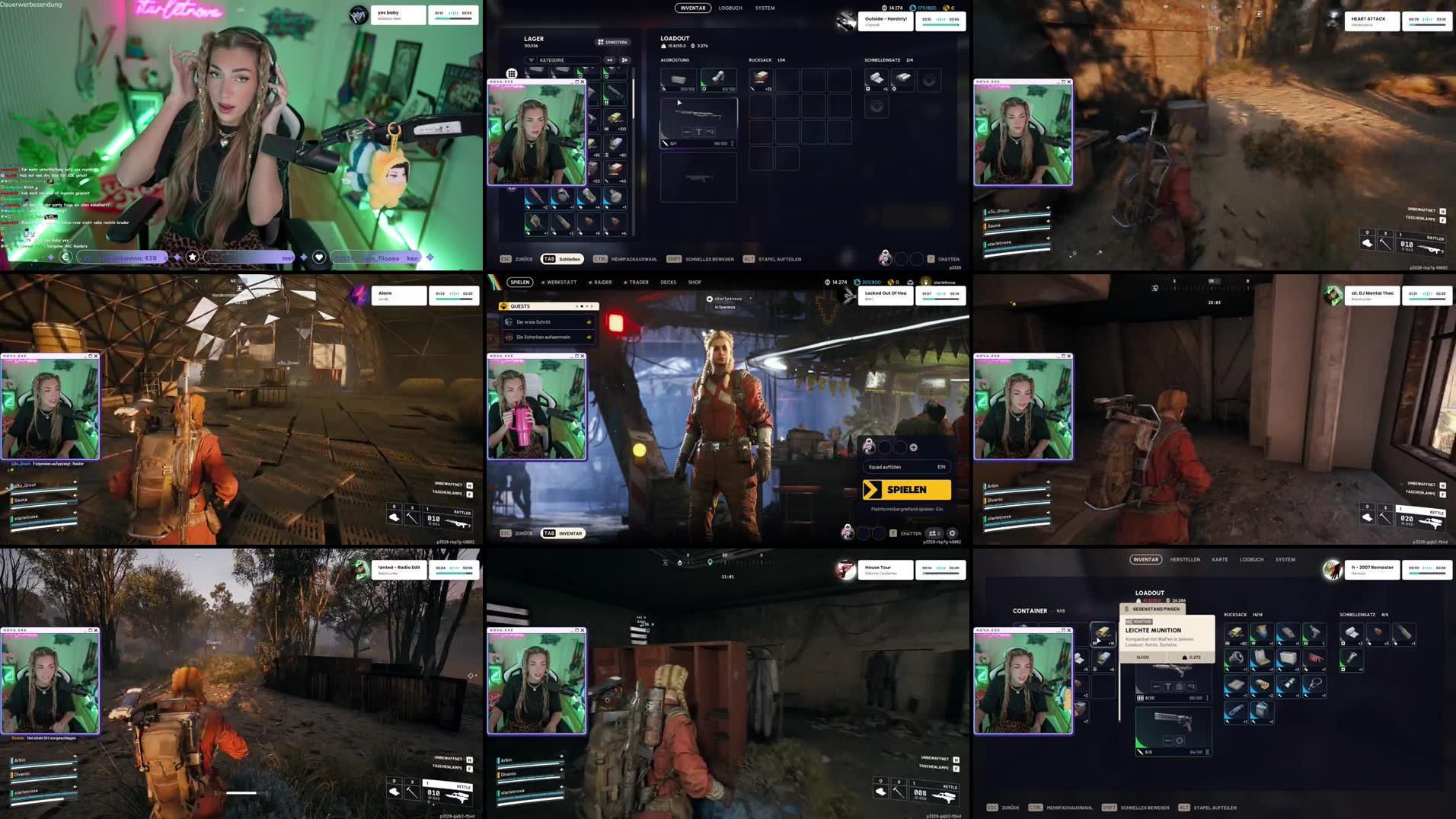Click the right chevron on QUESTS carousel
Screen dimensions: 1456x819
(592, 306)
